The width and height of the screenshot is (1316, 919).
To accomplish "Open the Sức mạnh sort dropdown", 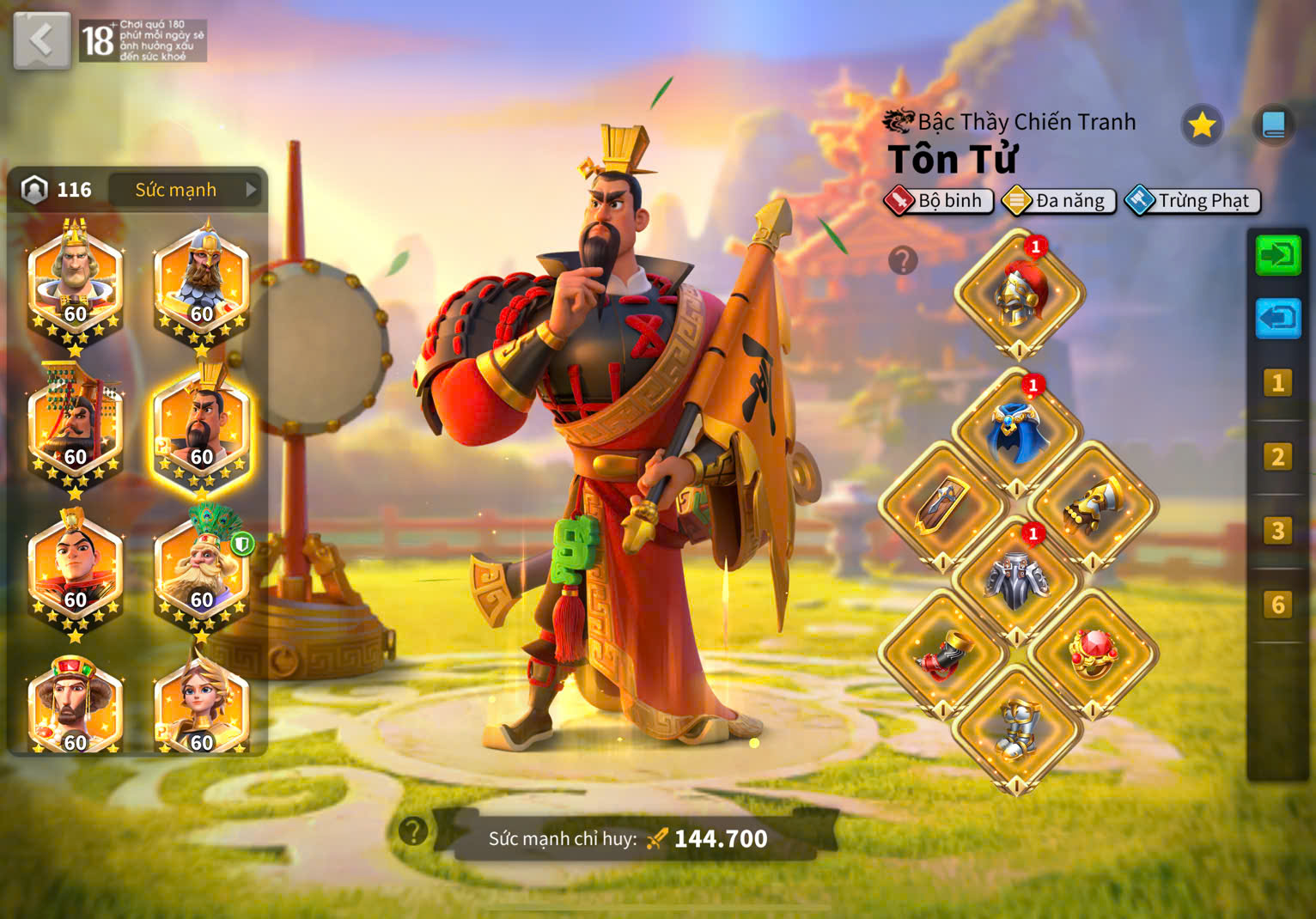I will [187, 190].
